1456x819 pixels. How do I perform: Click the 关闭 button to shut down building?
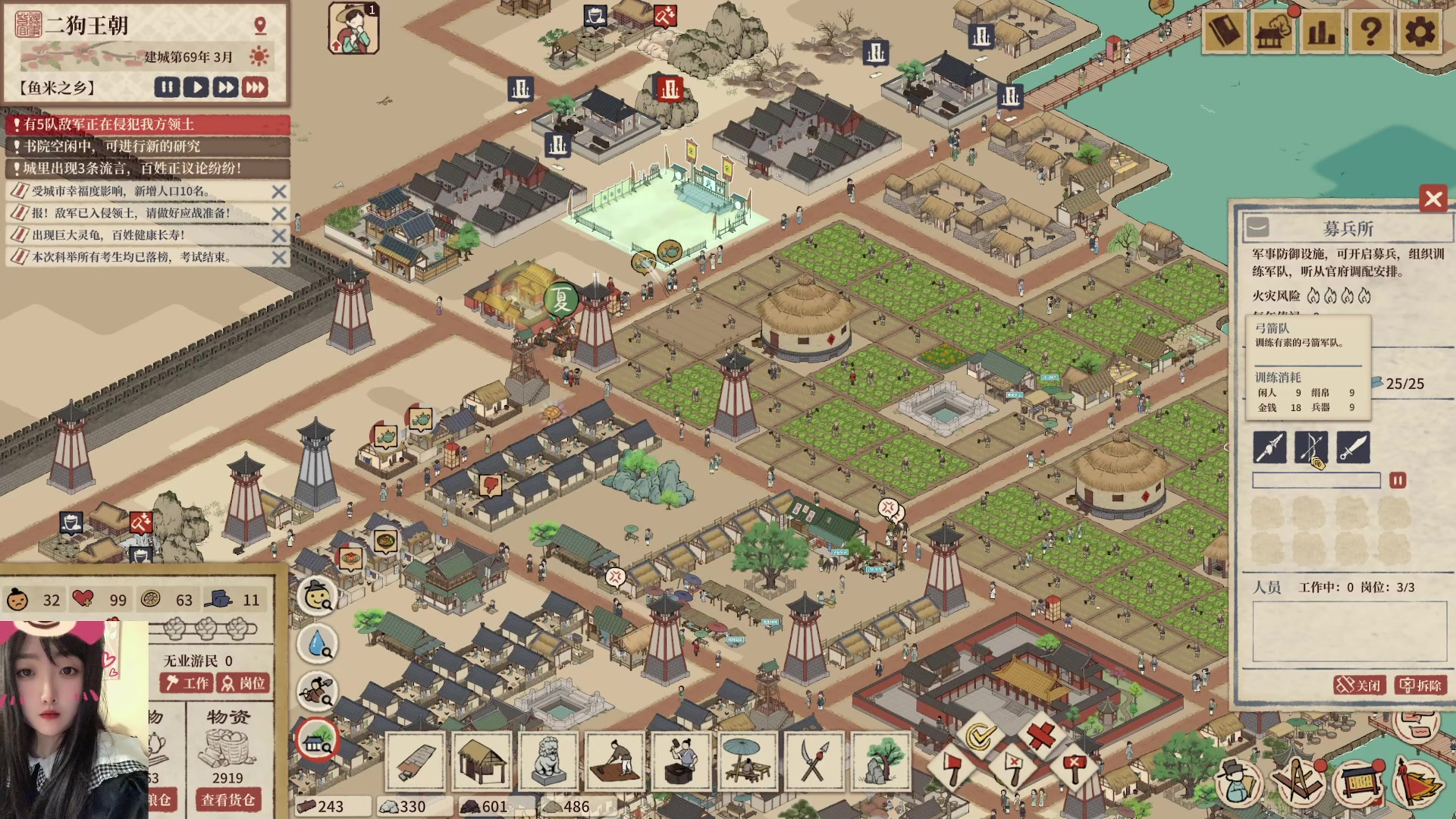point(1359,686)
